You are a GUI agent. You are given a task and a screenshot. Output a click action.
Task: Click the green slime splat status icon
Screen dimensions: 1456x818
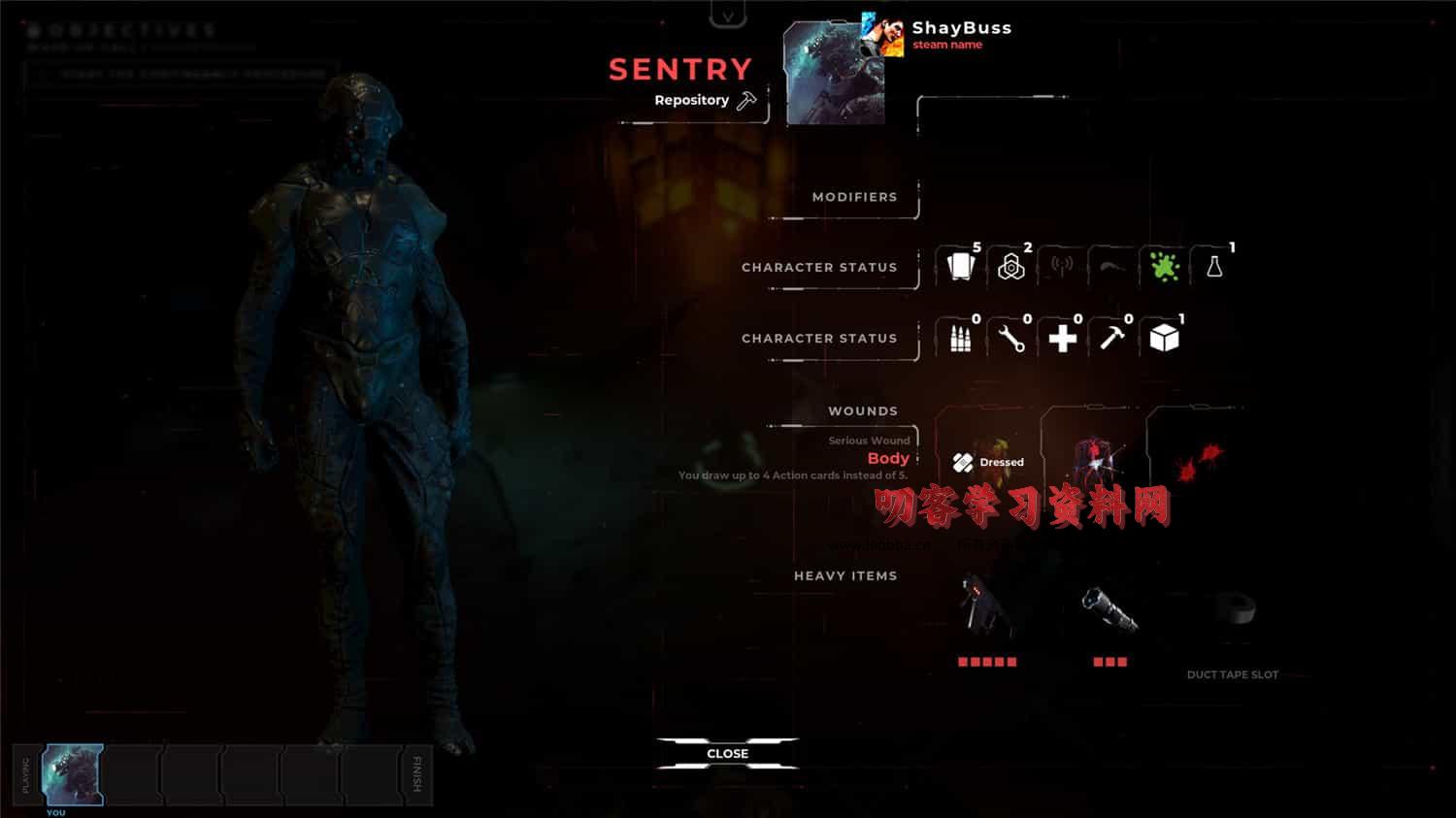1164,267
